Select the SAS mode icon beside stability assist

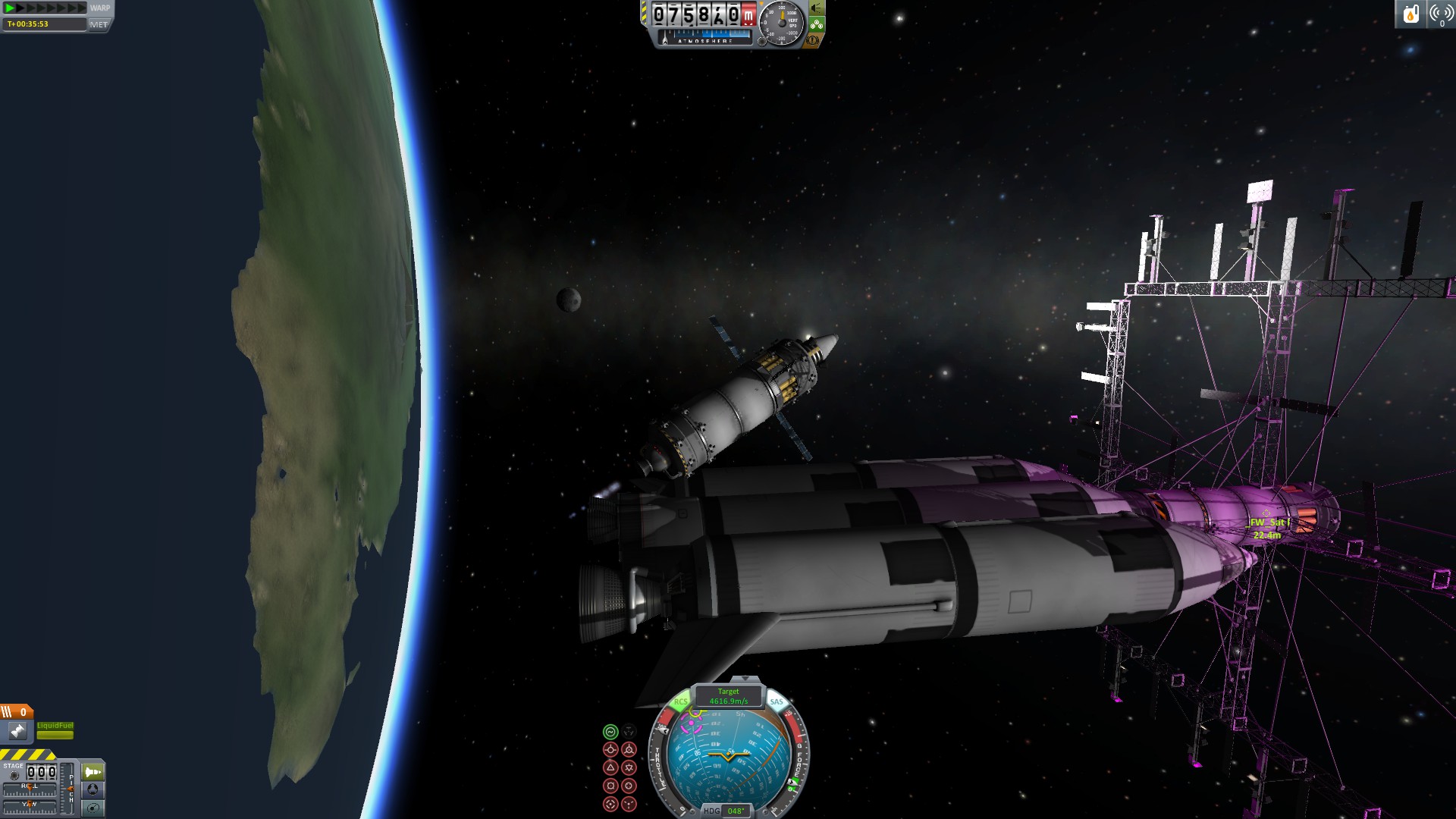(x=629, y=732)
